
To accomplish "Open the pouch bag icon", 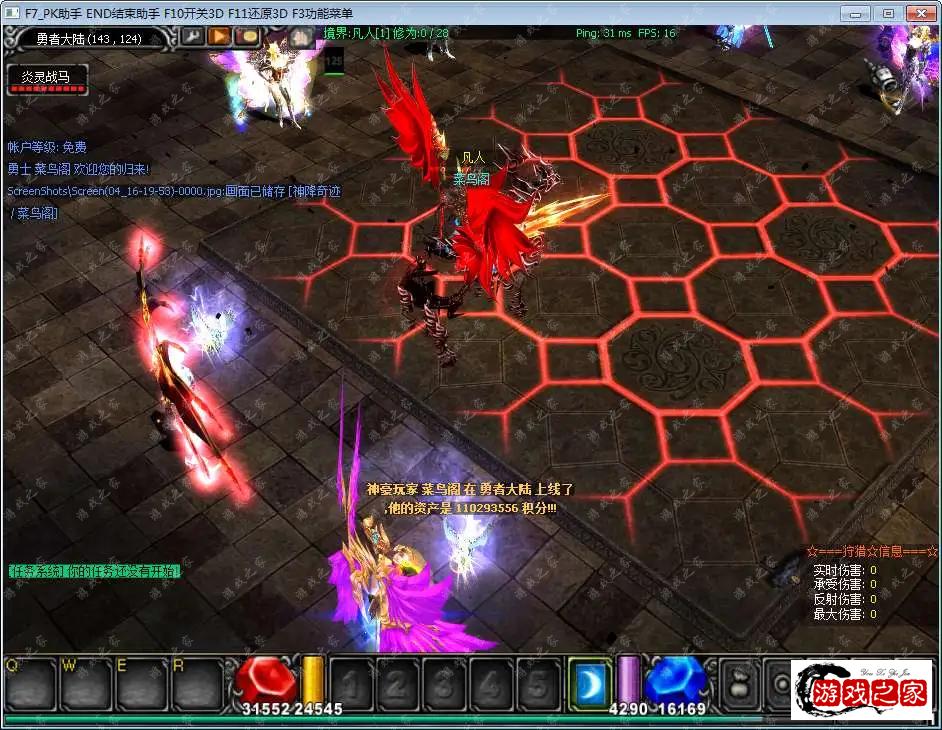I will 742,684.
